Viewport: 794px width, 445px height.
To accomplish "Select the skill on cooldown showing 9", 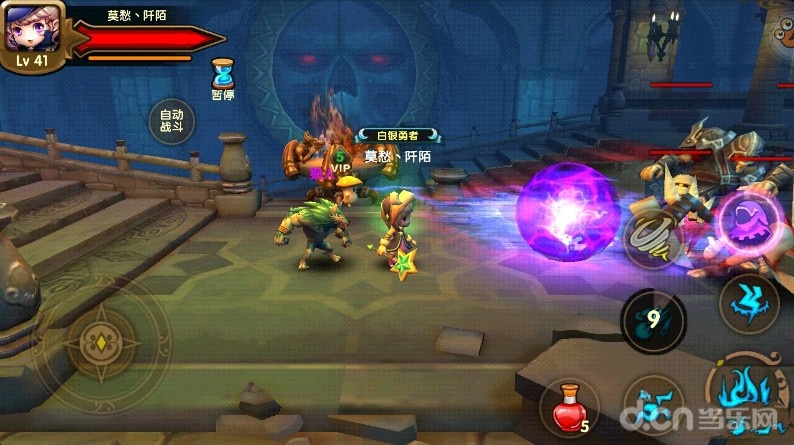I will [x=654, y=321].
